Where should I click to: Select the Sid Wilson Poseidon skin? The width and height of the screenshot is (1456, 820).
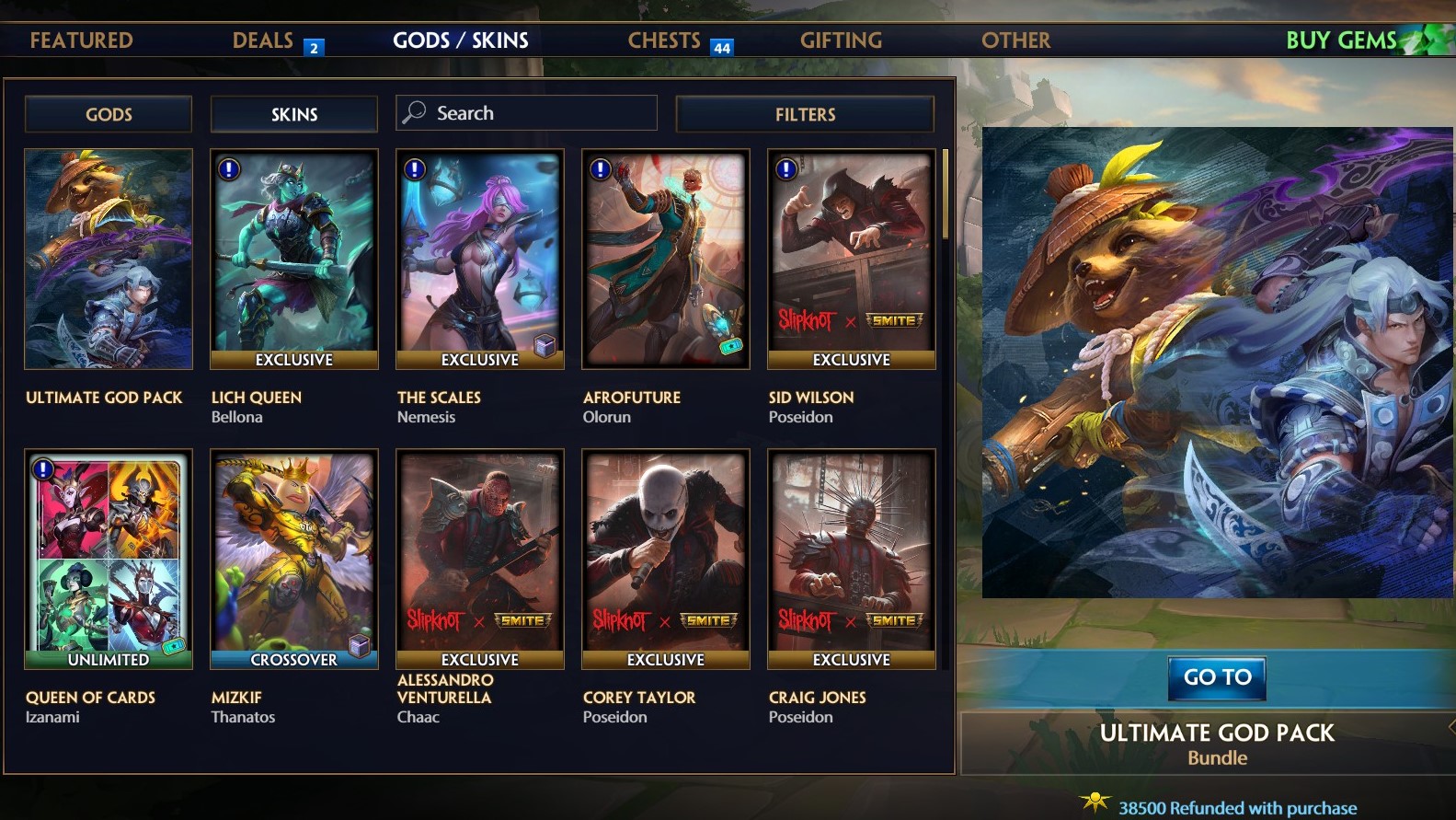852,260
